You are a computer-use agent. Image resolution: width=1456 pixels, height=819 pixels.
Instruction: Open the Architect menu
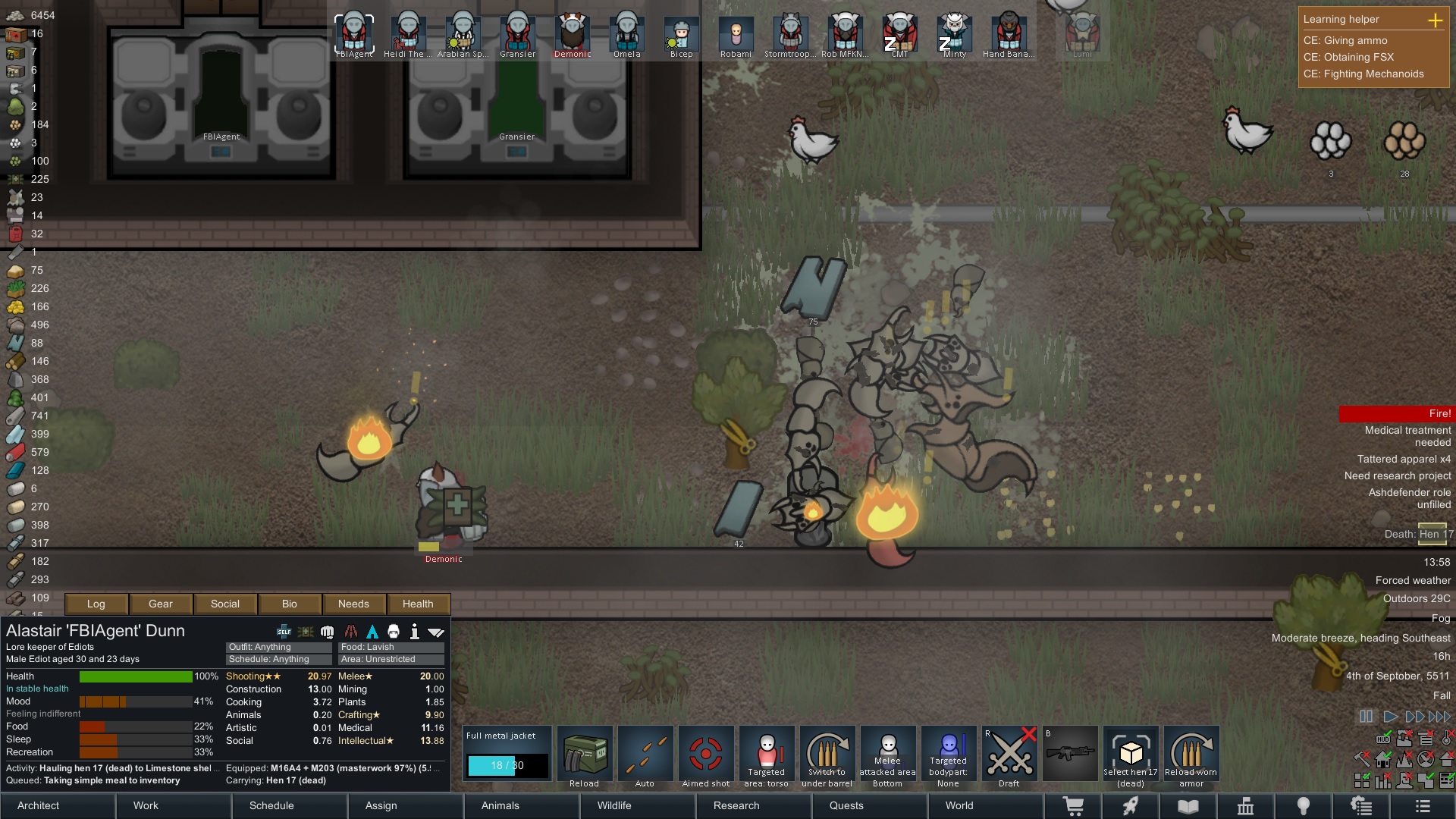pos(39,805)
